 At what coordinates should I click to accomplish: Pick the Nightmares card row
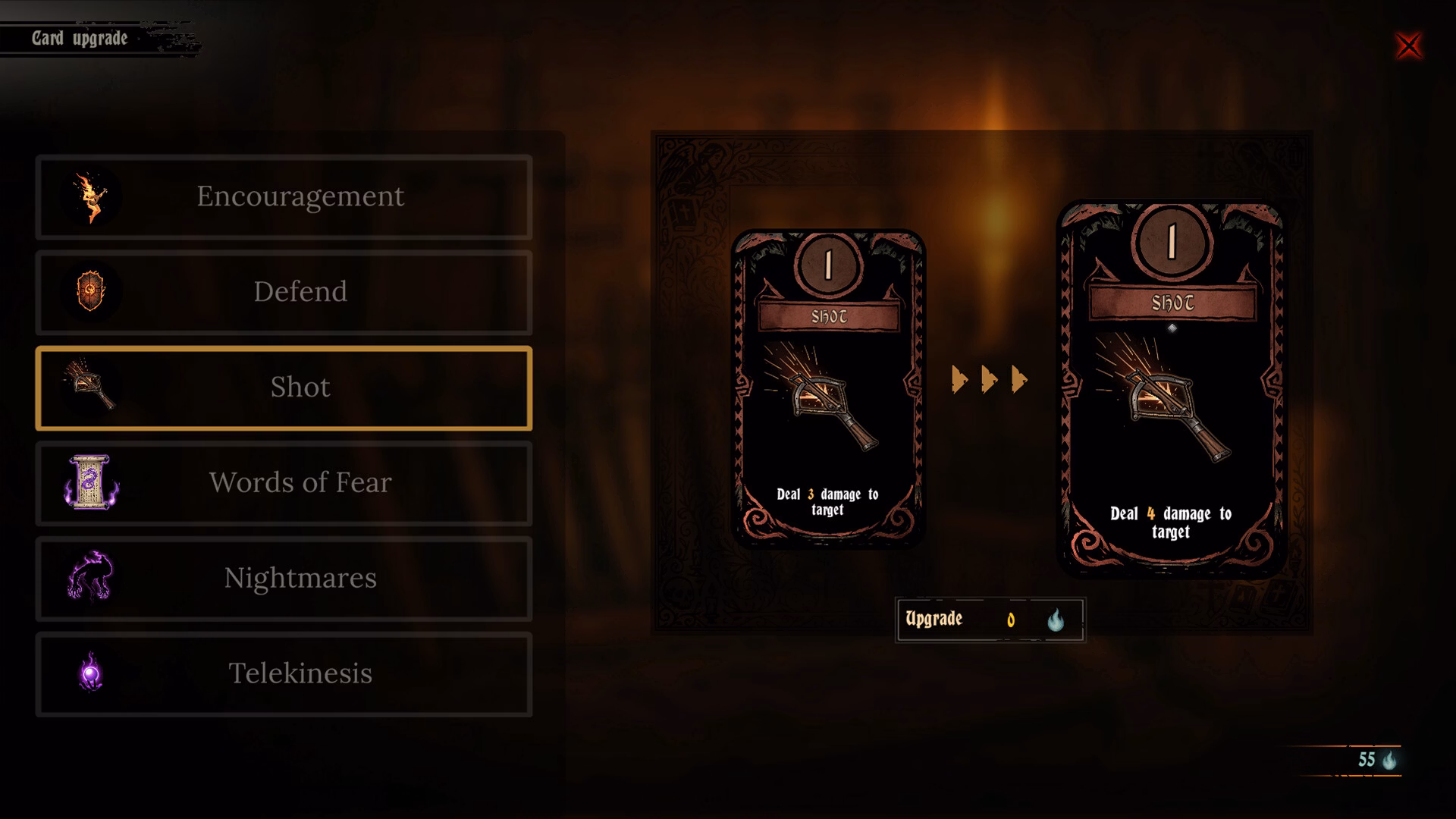coord(284,579)
